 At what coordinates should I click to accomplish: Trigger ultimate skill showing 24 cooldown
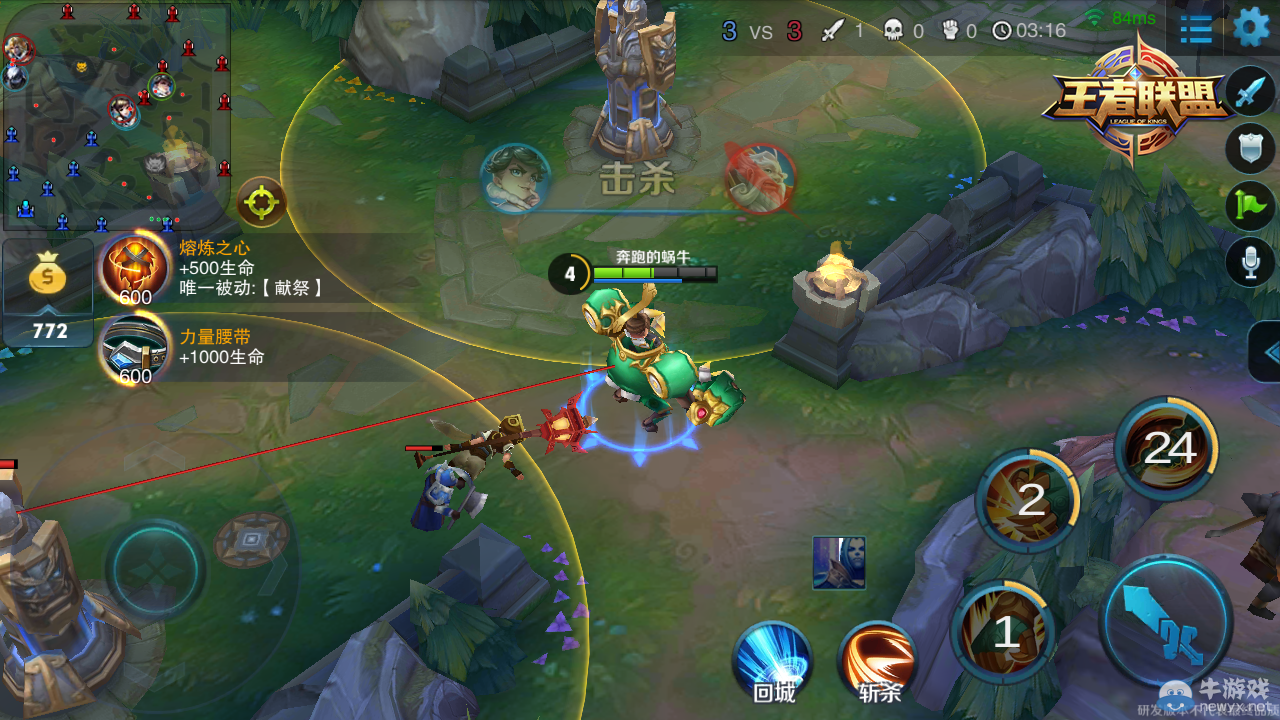[1167, 449]
